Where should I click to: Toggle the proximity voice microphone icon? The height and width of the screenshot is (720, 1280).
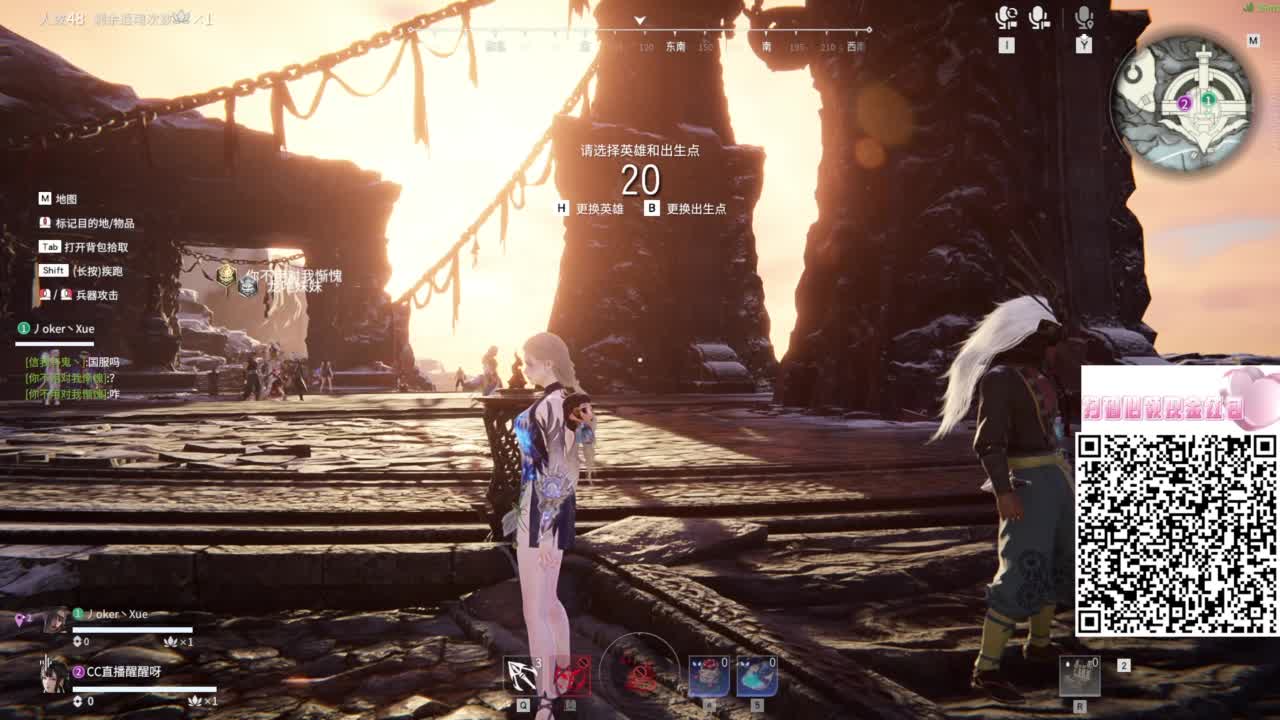coord(1084,18)
